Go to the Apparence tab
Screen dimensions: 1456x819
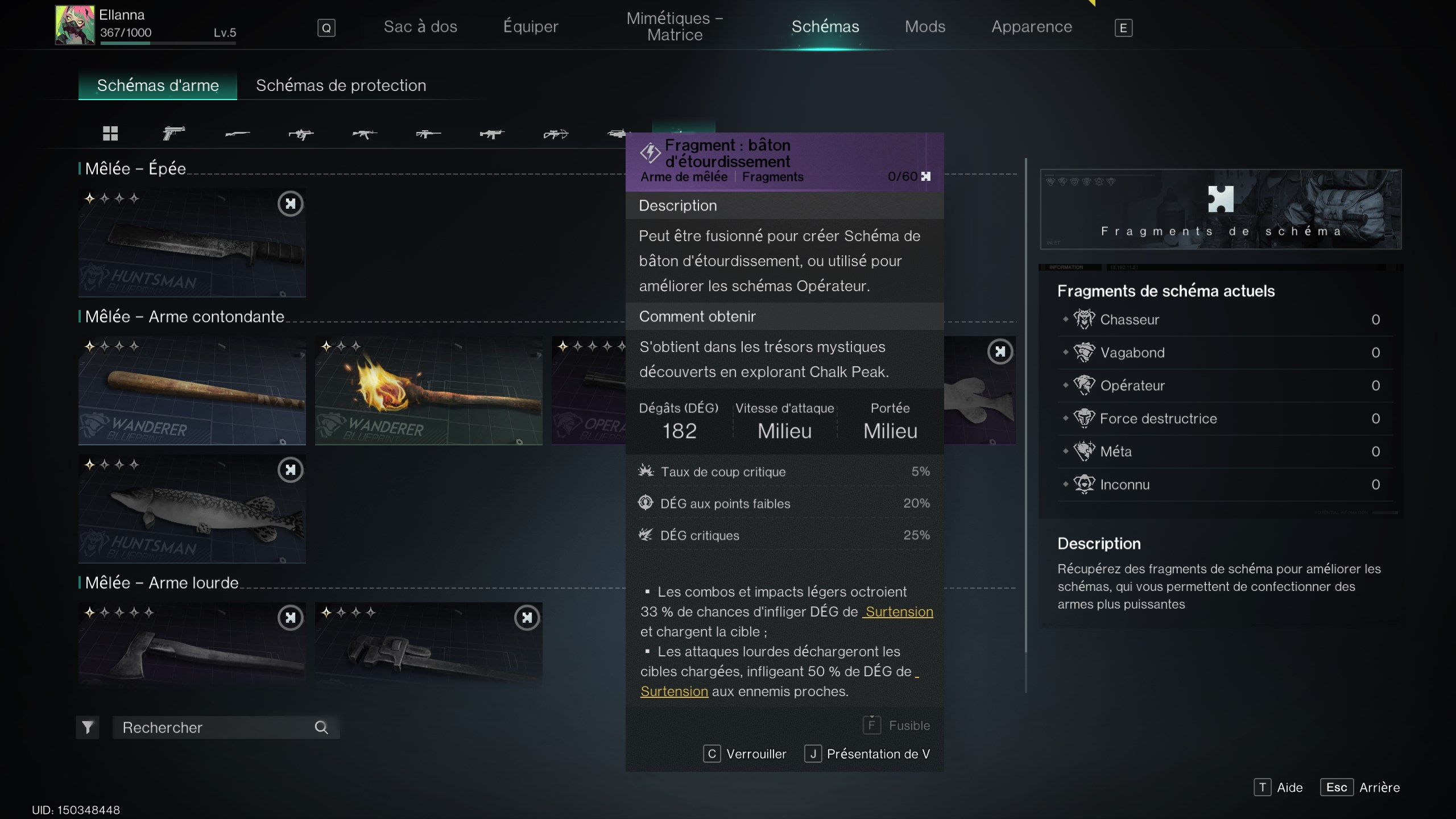coord(1031,27)
